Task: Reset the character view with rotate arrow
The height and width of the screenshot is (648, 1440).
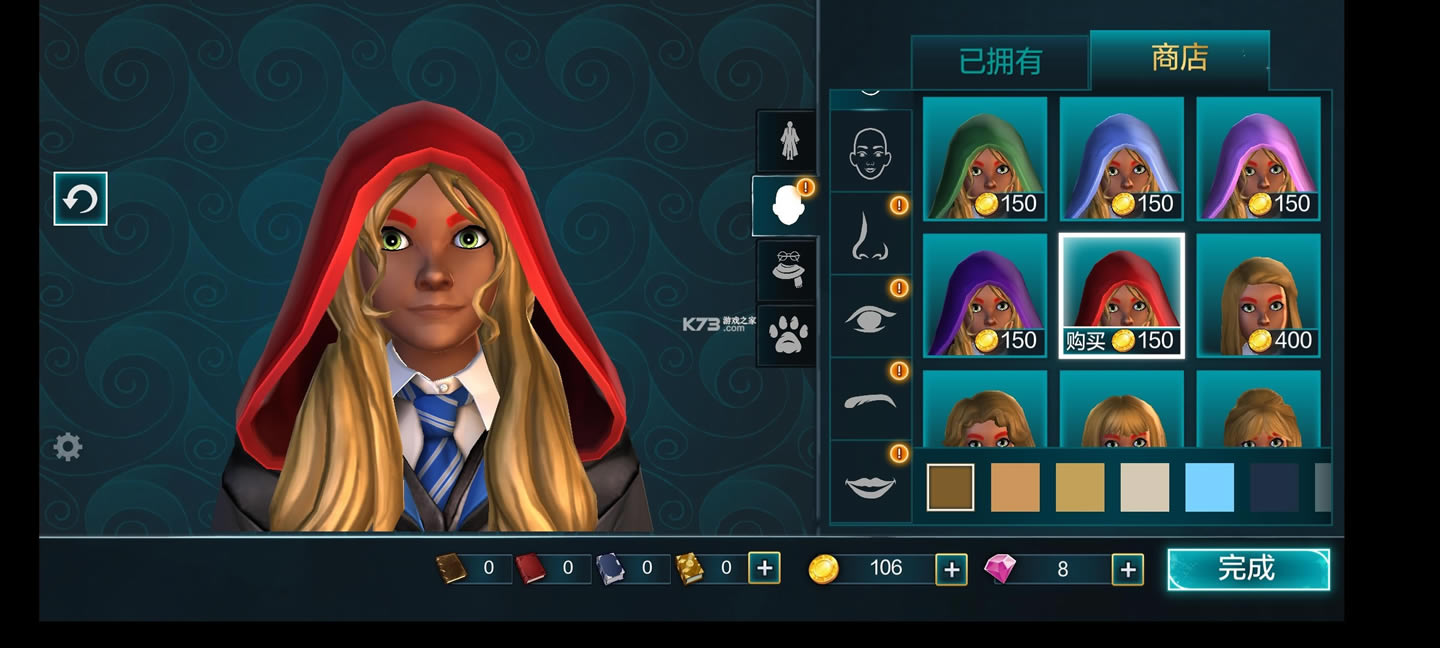Action: click(80, 199)
